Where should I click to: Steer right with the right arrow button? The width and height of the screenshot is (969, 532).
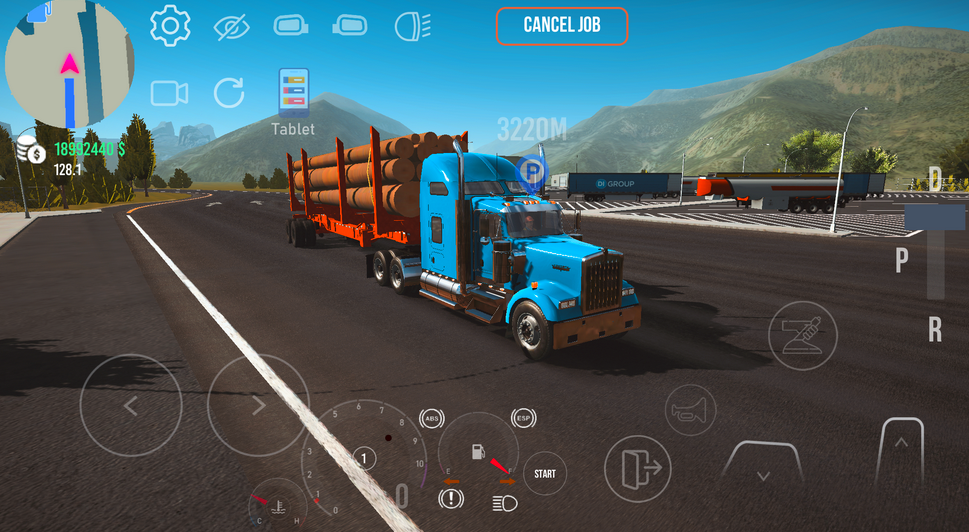(258, 406)
